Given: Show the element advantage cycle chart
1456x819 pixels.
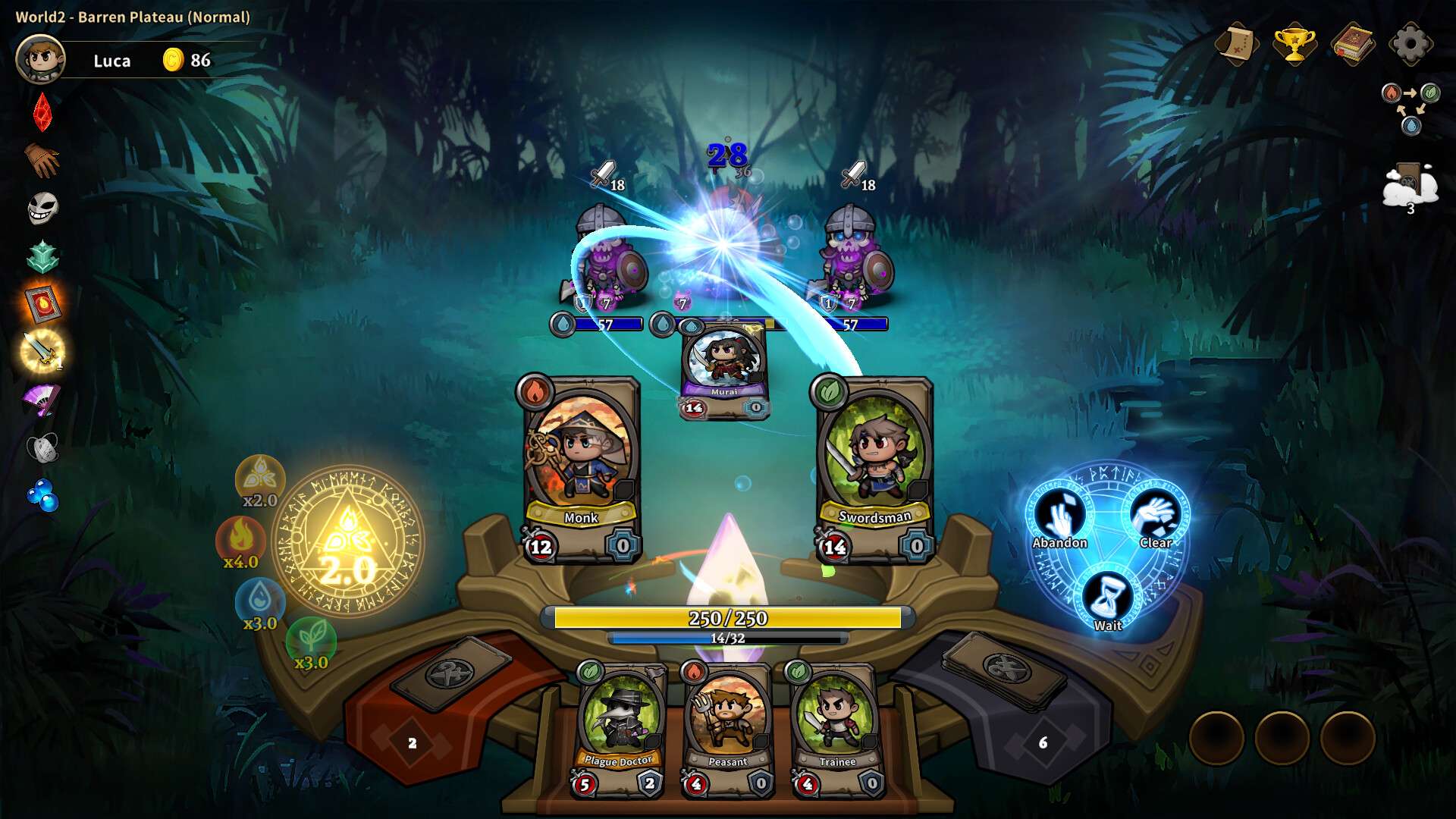Looking at the screenshot, I should click(x=1410, y=106).
